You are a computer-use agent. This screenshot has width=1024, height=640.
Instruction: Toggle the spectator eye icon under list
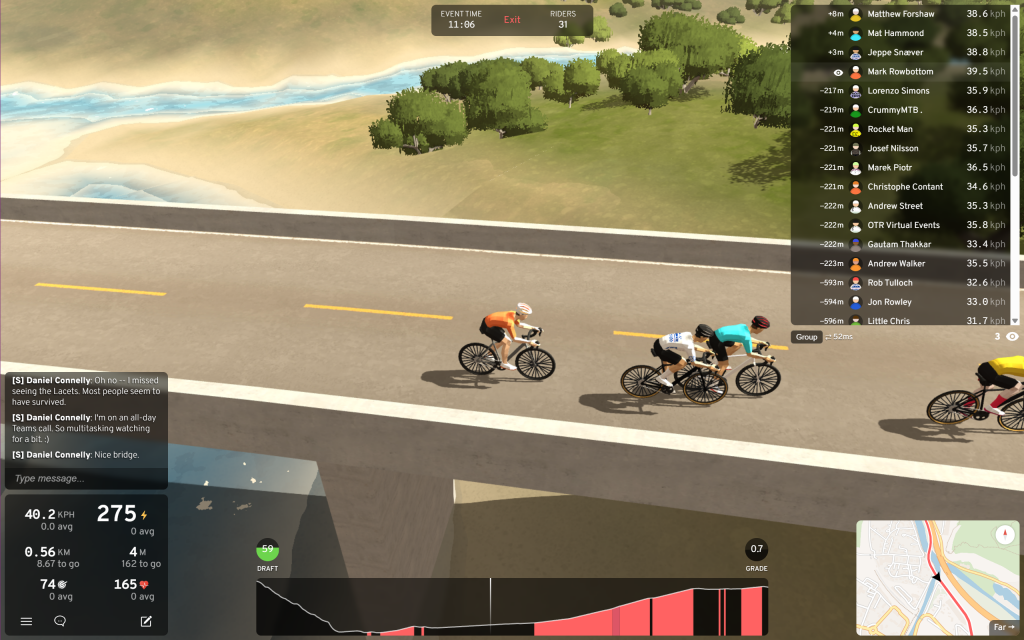click(x=1012, y=337)
